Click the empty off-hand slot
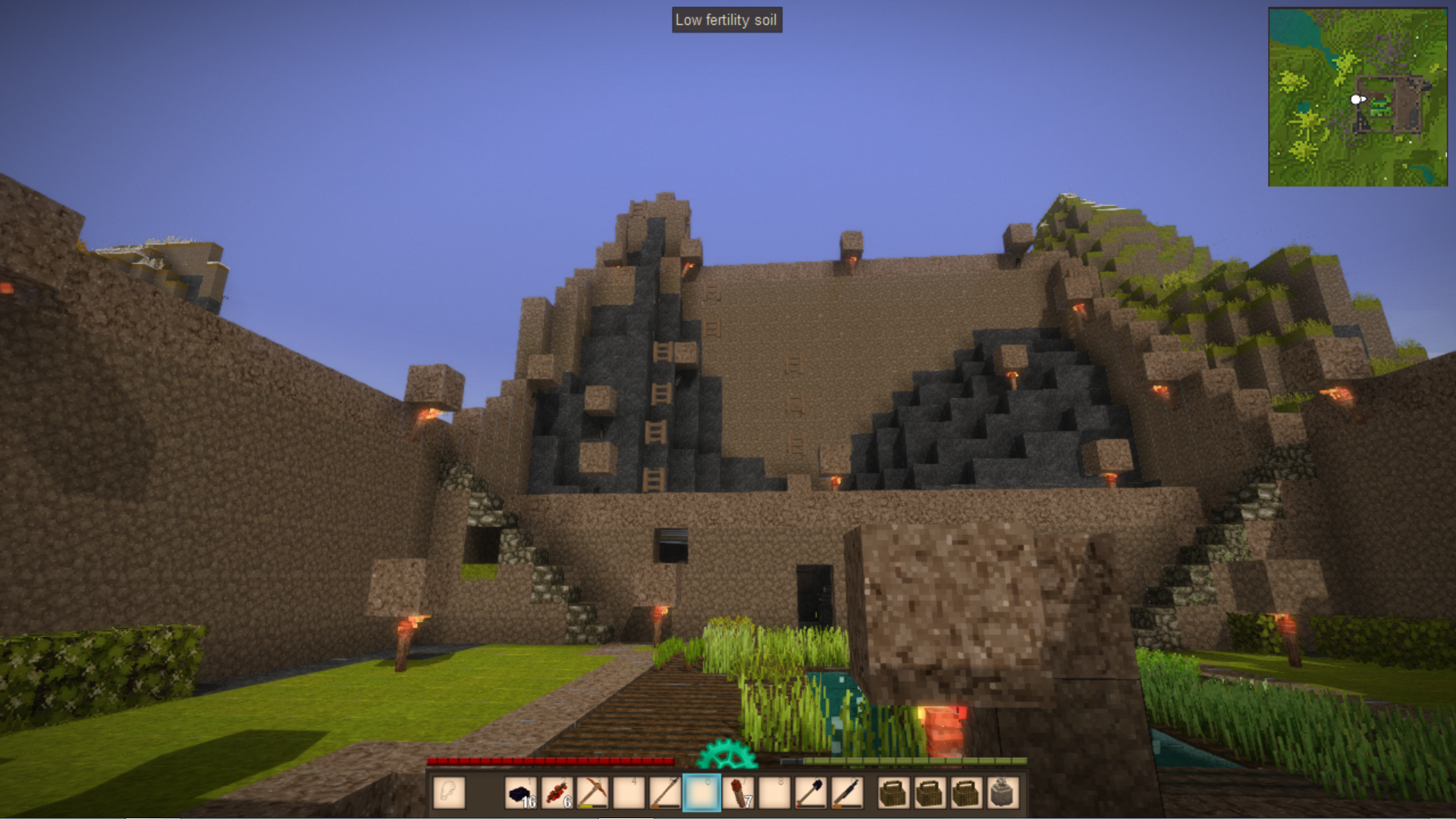1456x819 pixels. click(449, 793)
